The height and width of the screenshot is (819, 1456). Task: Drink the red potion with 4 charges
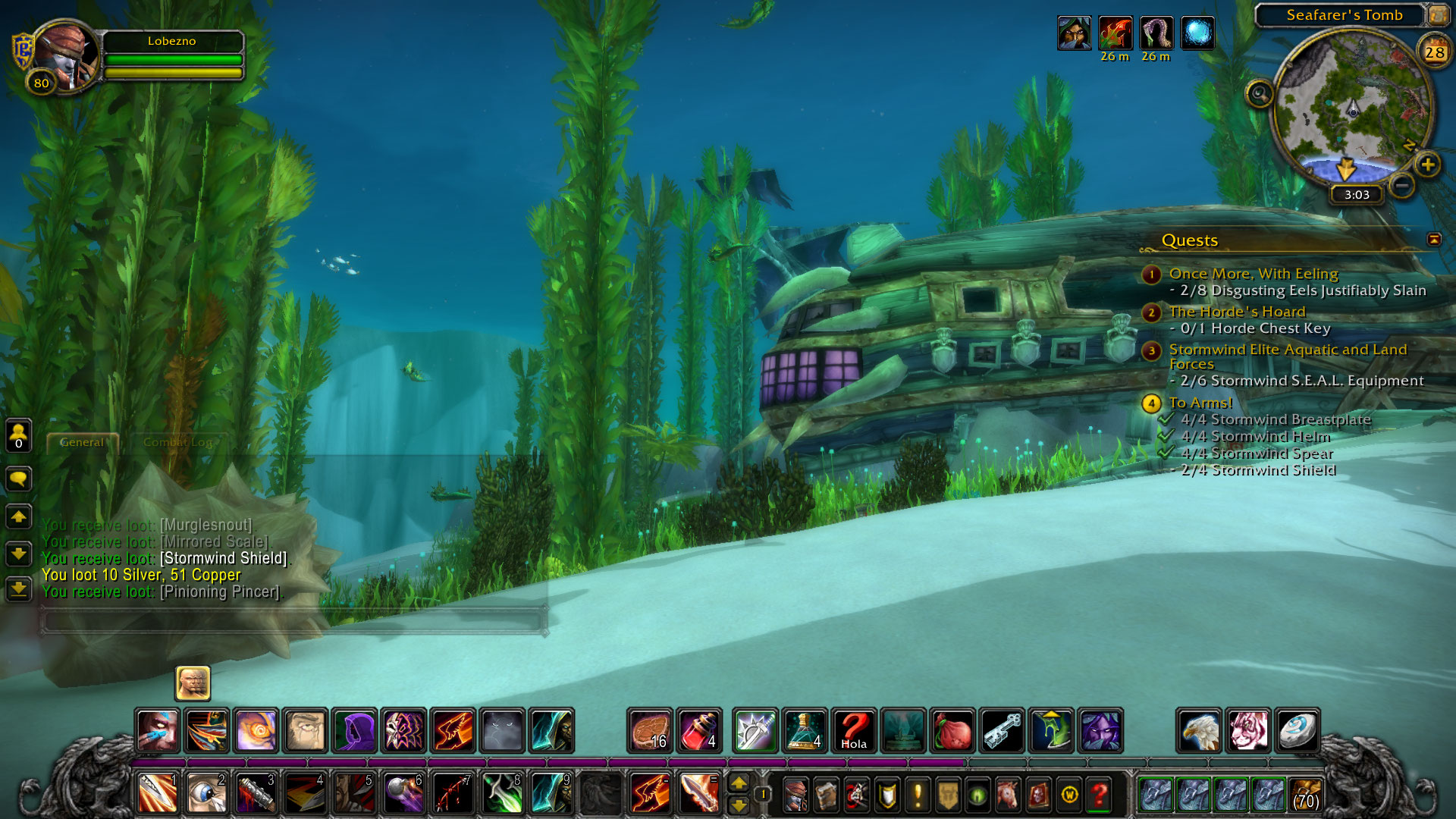pos(699,731)
